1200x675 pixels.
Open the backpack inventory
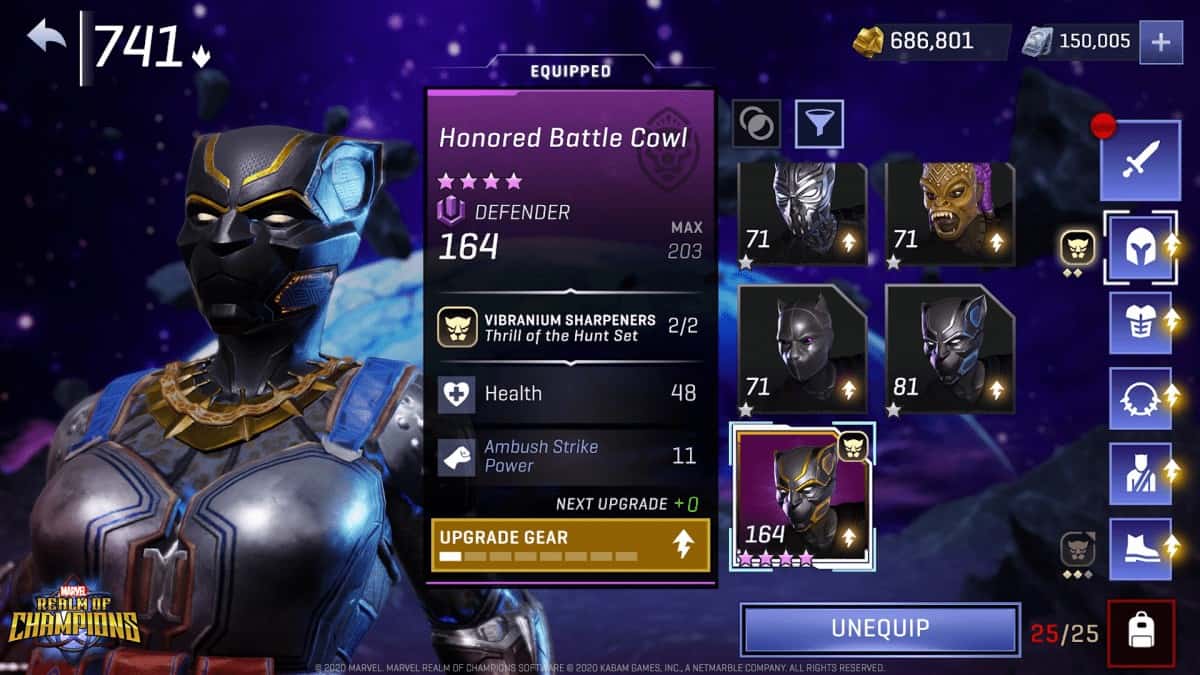1141,632
